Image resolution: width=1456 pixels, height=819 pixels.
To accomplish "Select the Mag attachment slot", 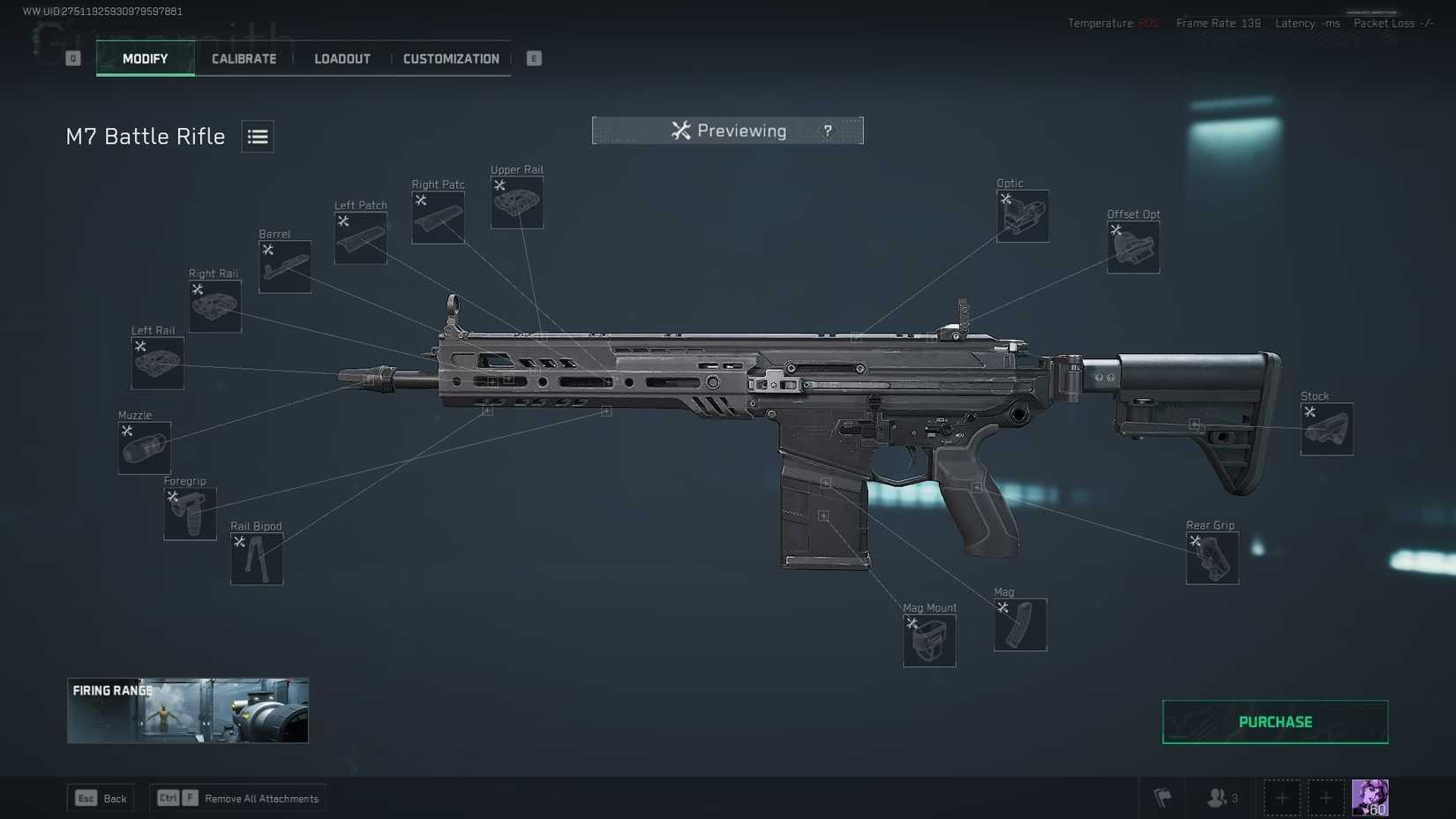I will (1020, 625).
